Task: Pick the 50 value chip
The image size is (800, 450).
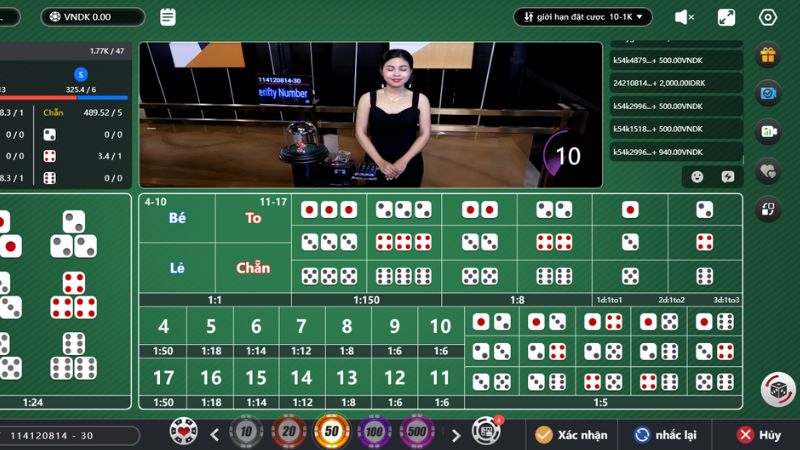Action: point(332,433)
